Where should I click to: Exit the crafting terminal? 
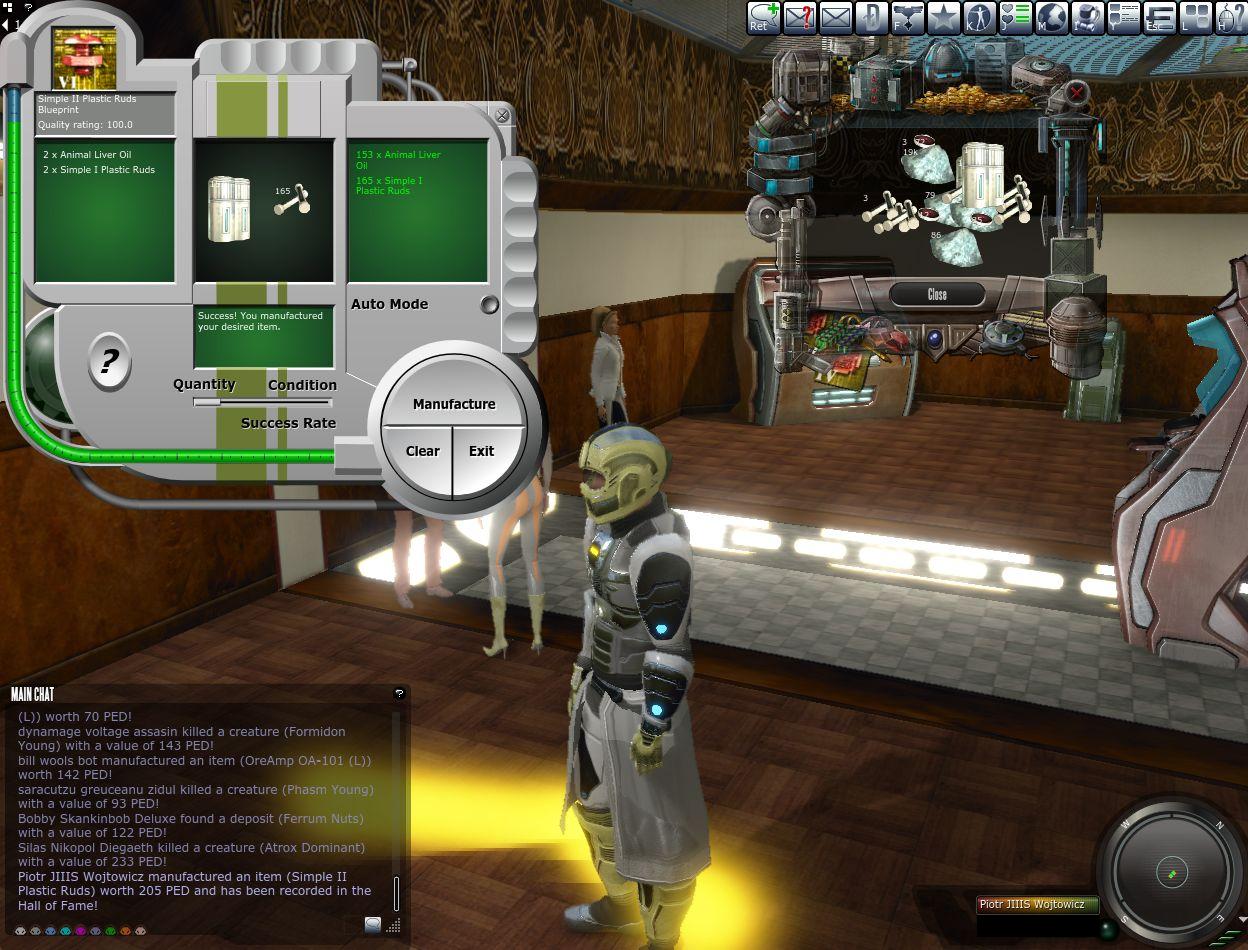[482, 451]
